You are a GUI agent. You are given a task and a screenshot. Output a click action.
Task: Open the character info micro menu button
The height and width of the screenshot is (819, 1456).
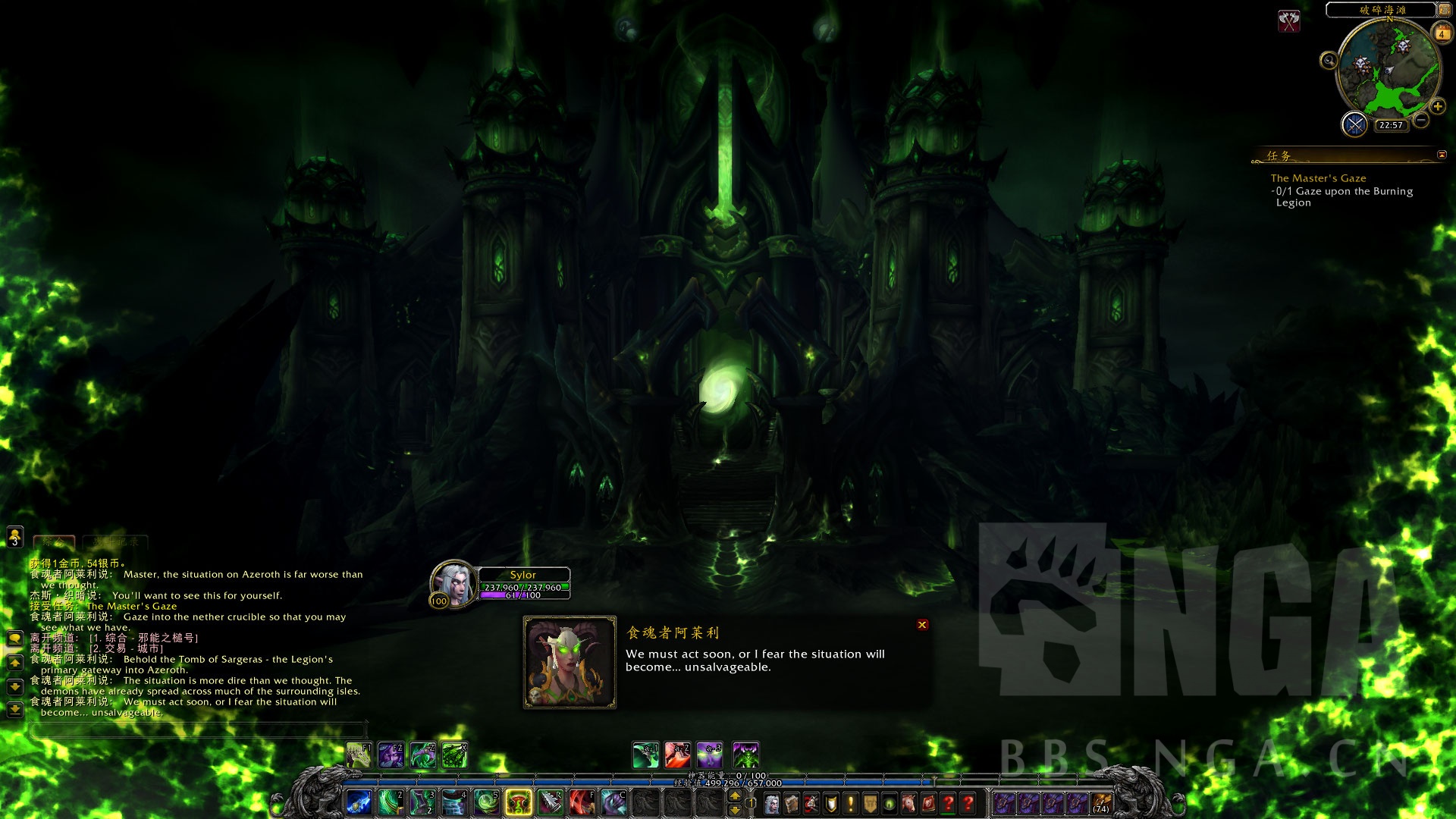[x=771, y=803]
